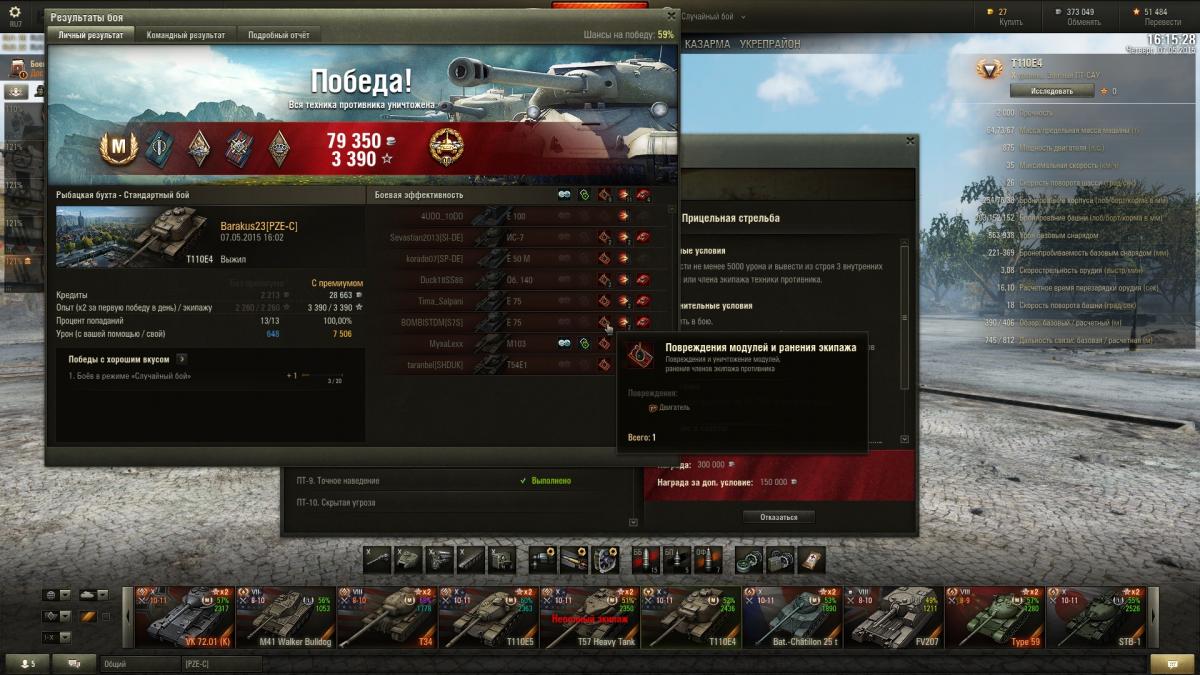Open the game settings gear menu
This screenshot has height=675, width=1200.
pos(14,12)
